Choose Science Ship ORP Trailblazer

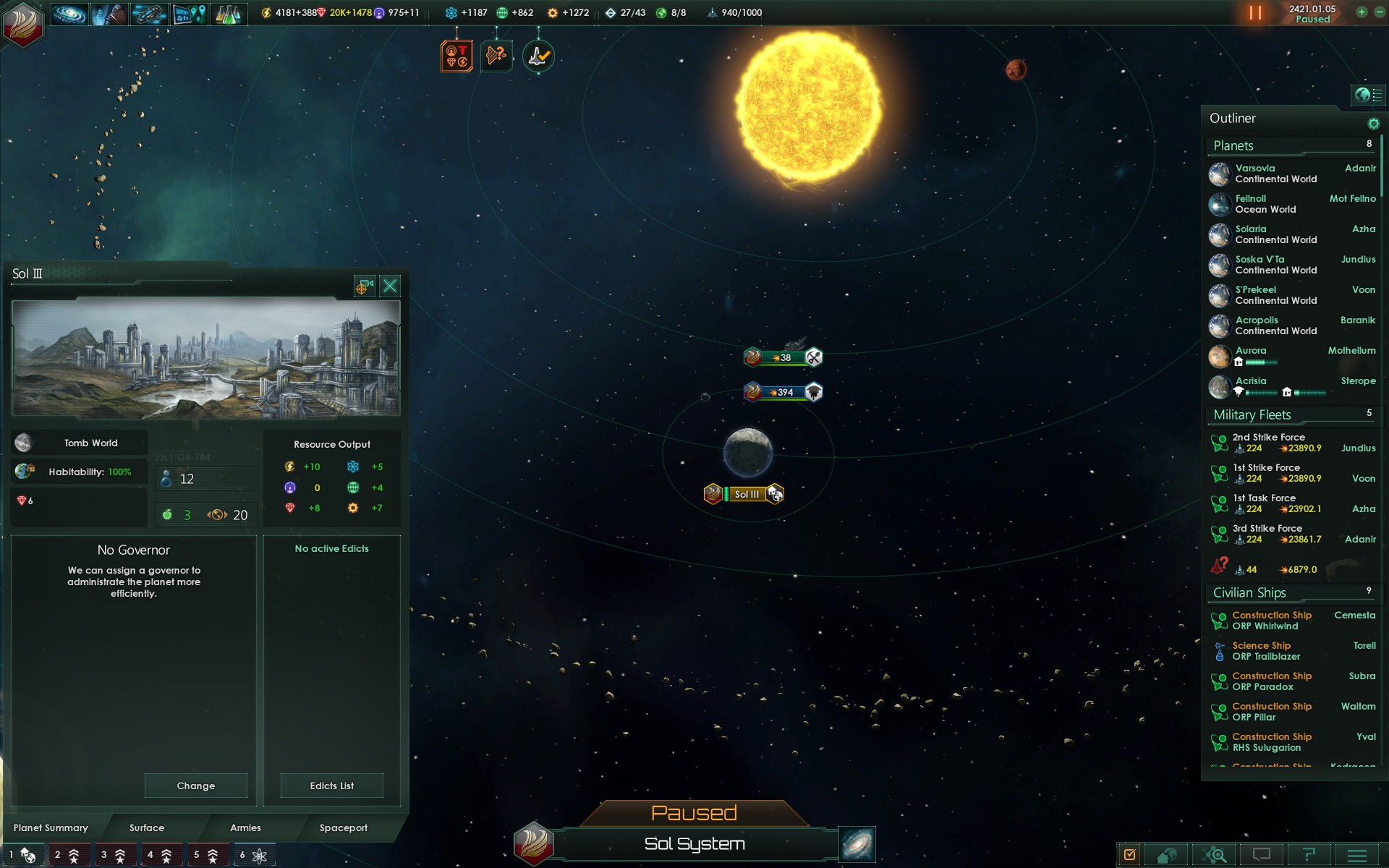coord(1266,651)
